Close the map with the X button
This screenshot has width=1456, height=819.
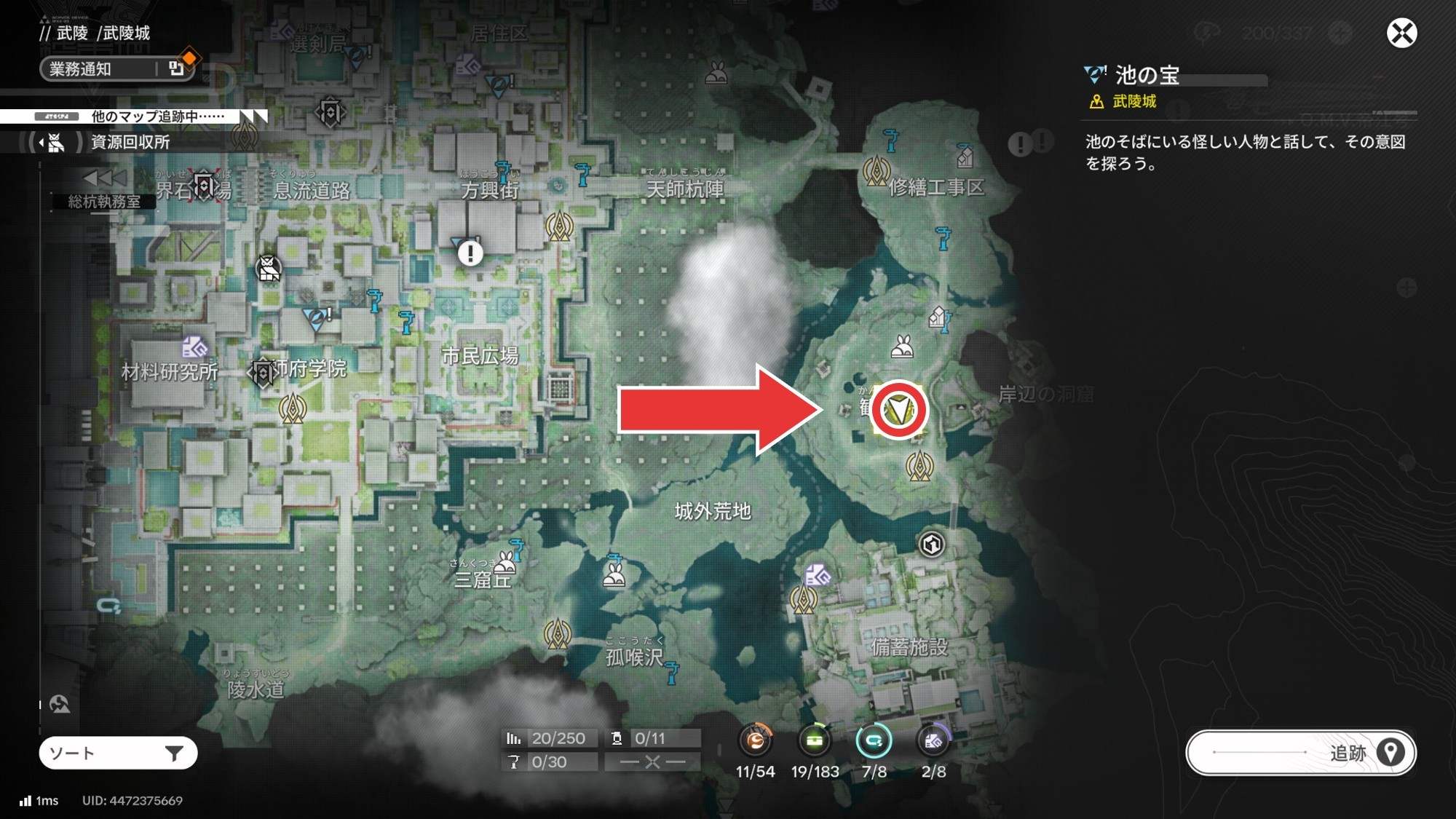point(1401,33)
